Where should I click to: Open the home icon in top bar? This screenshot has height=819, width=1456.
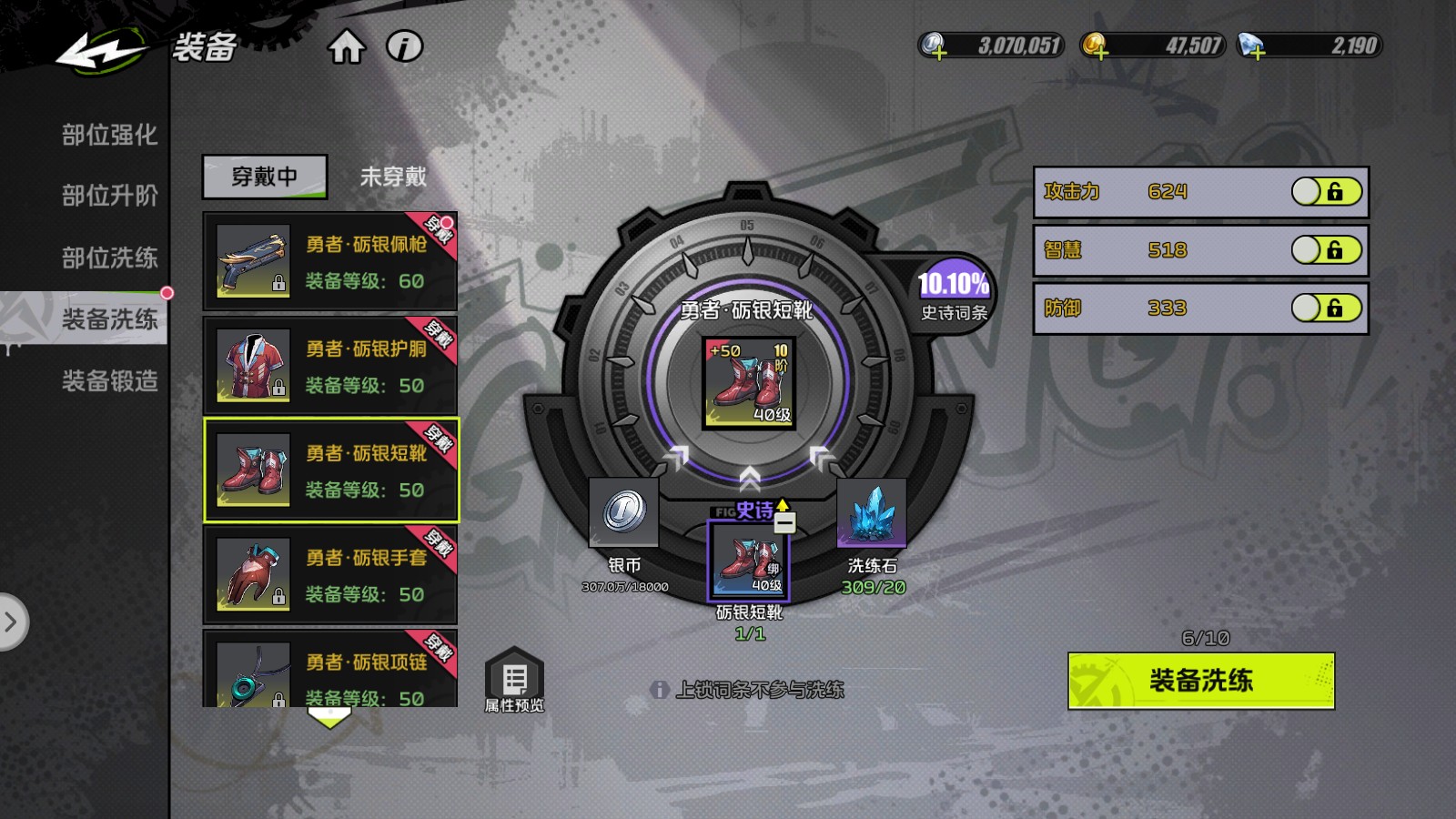(346, 47)
